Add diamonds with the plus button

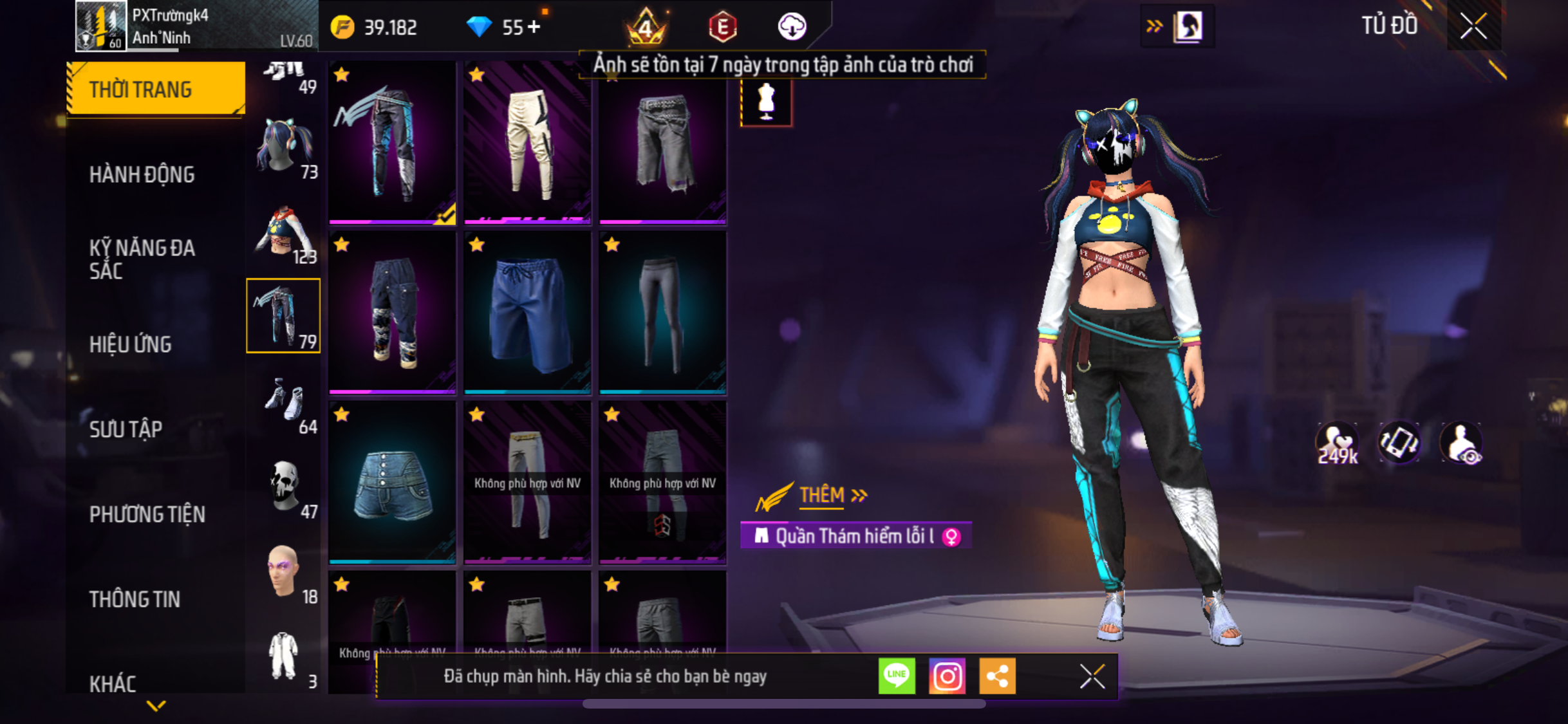pos(534,27)
